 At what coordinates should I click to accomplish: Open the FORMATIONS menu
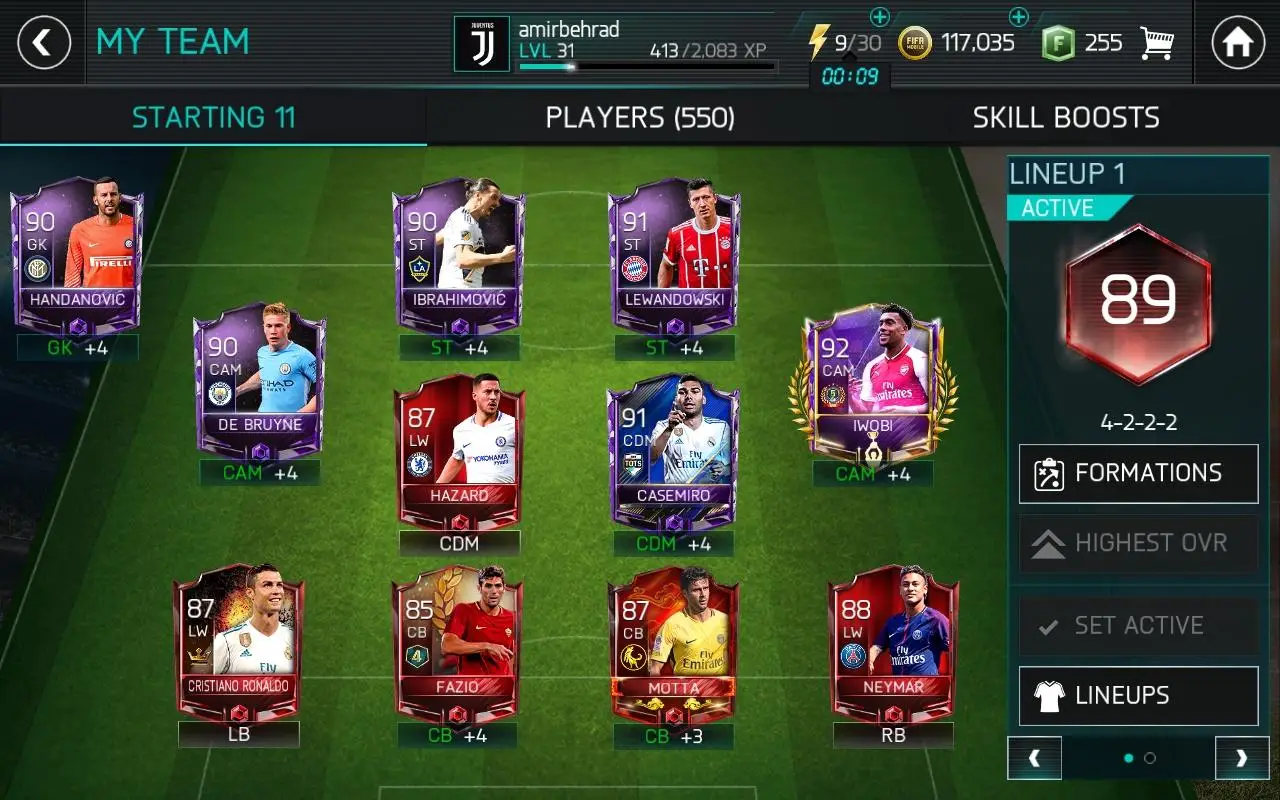pos(1138,474)
